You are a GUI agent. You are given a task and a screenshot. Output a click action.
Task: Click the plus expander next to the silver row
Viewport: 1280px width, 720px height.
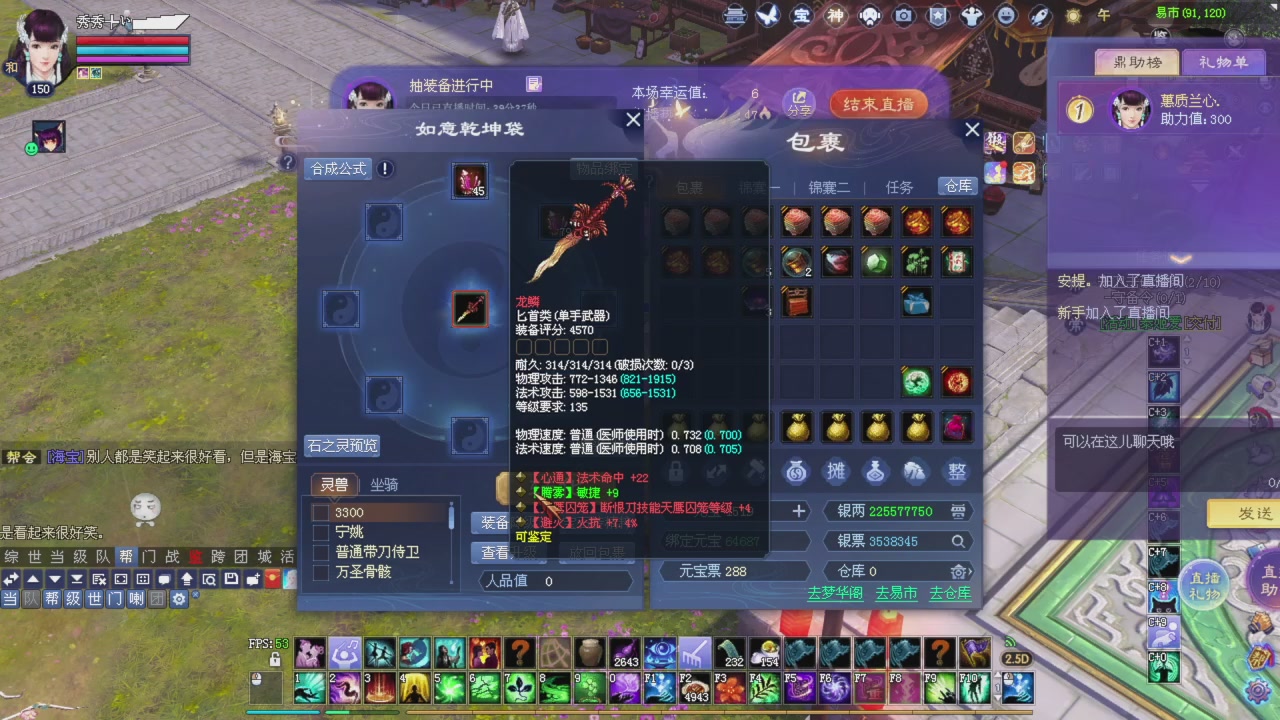(x=798, y=511)
